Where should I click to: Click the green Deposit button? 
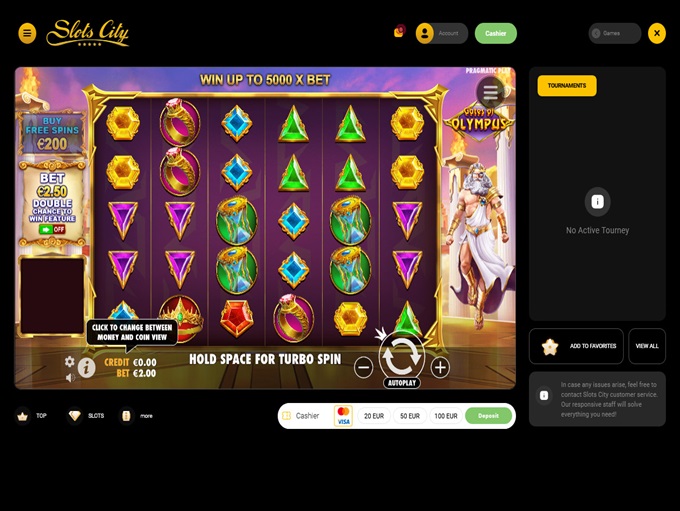click(488, 416)
